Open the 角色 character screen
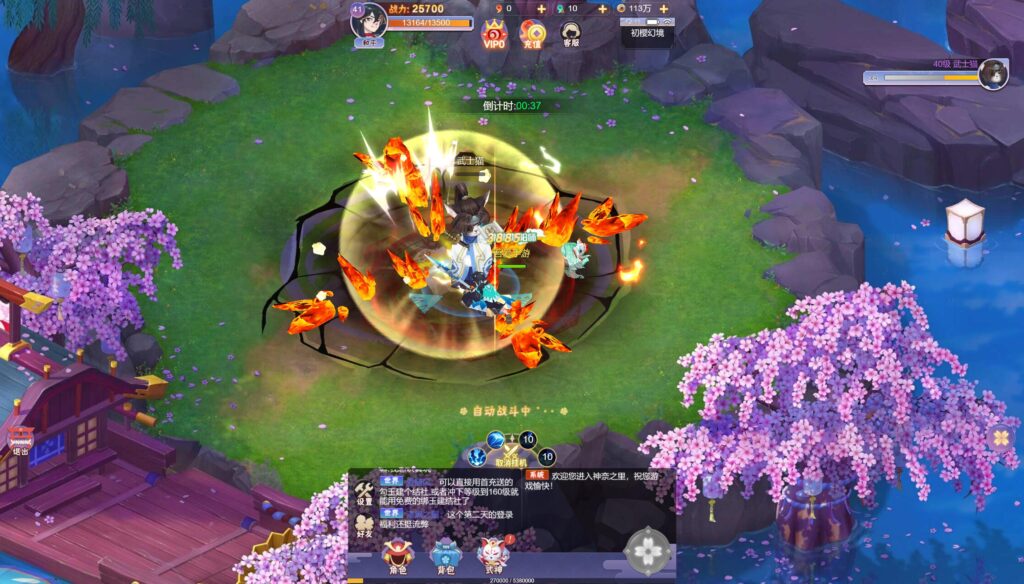Image resolution: width=1024 pixels, height=584 pixels. 397,555
